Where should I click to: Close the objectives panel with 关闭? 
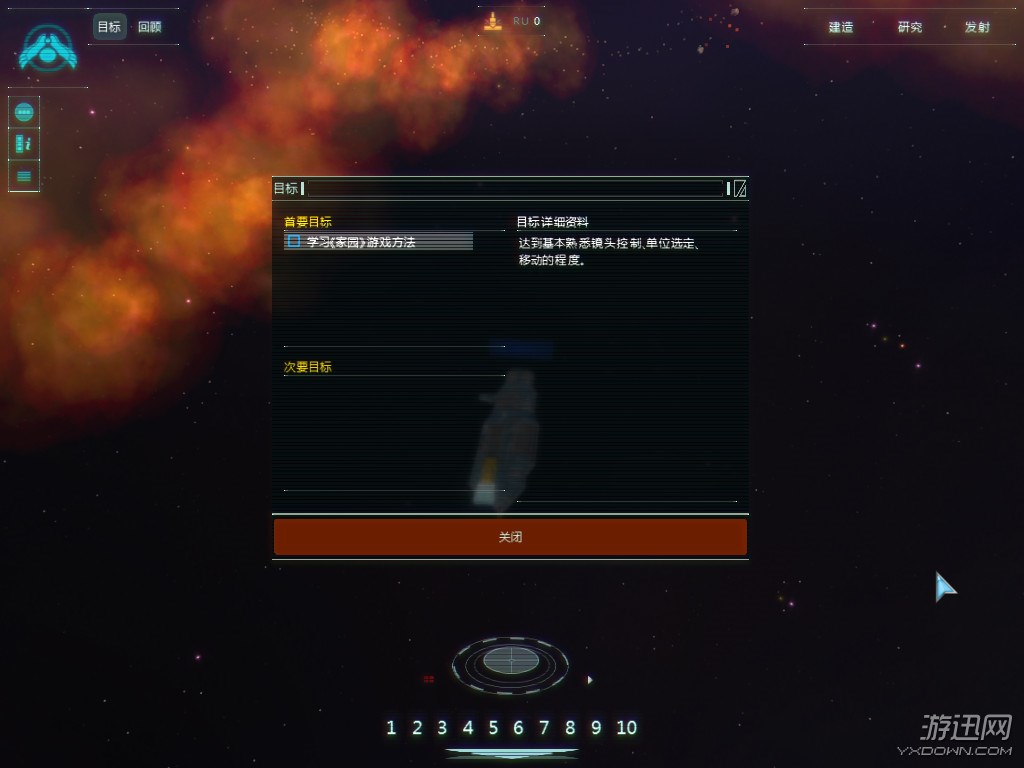510,537
